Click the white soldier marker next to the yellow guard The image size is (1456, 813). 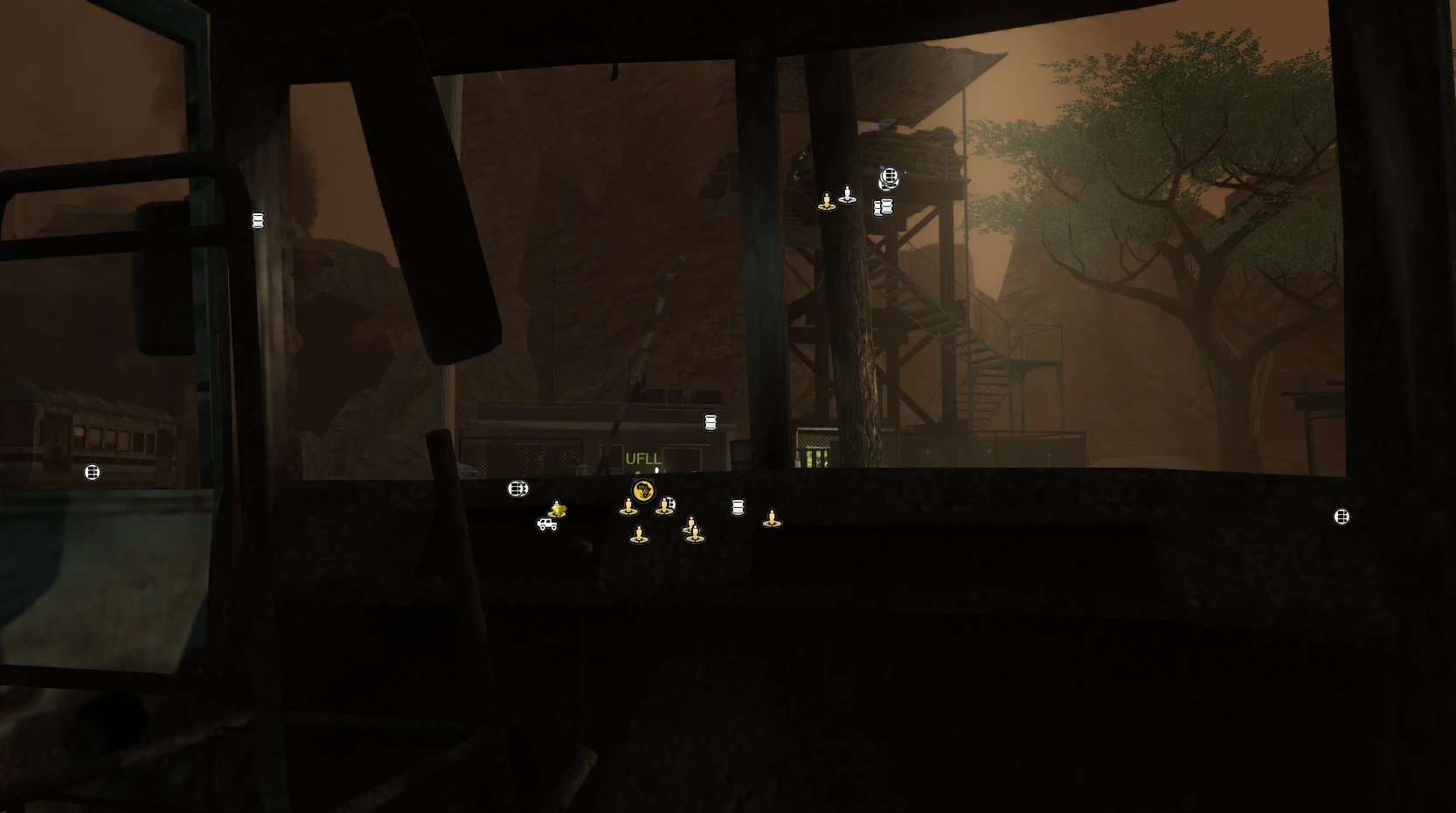tap(848, 195)
